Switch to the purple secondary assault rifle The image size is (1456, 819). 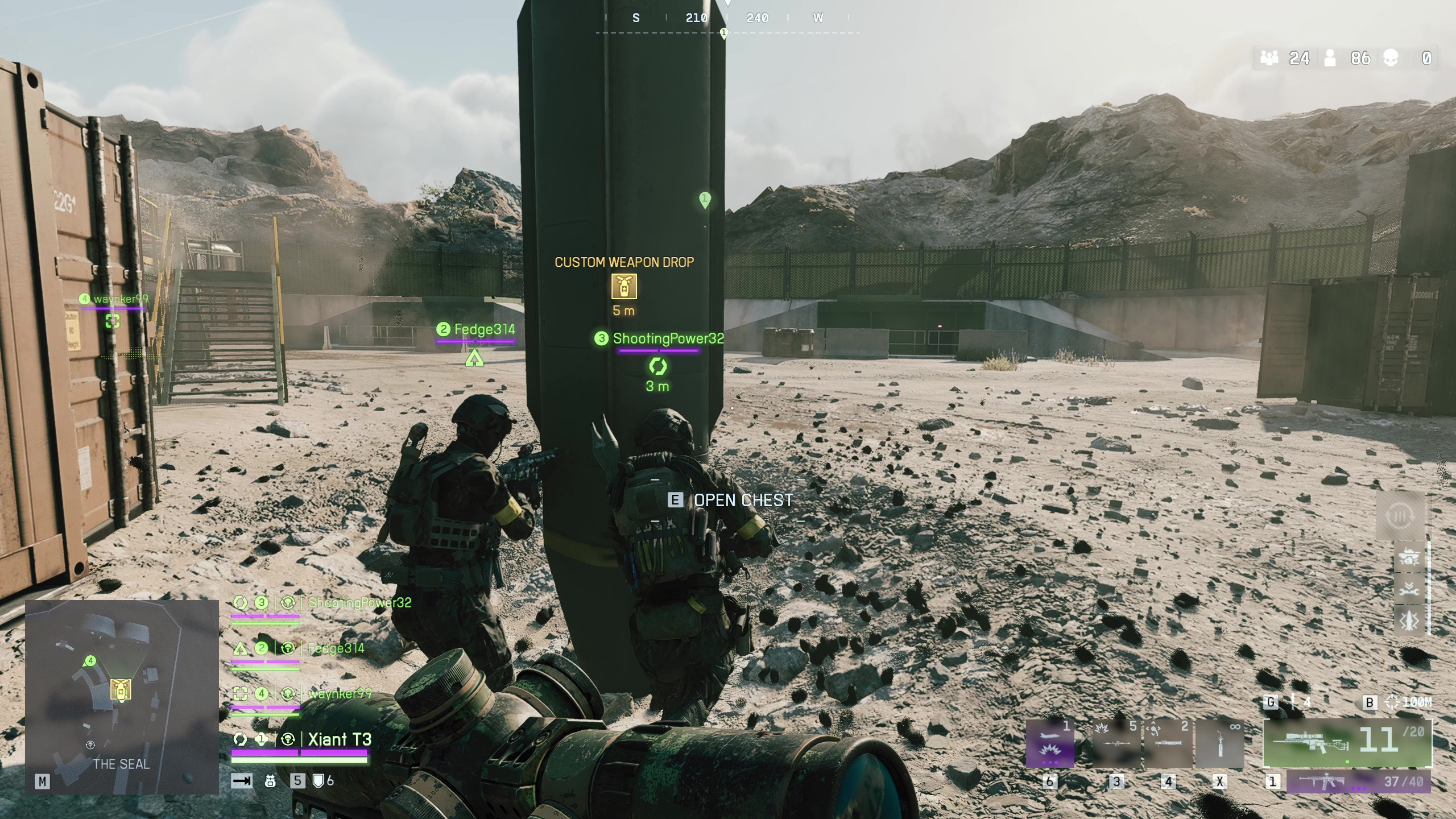tap(1359, 782)
